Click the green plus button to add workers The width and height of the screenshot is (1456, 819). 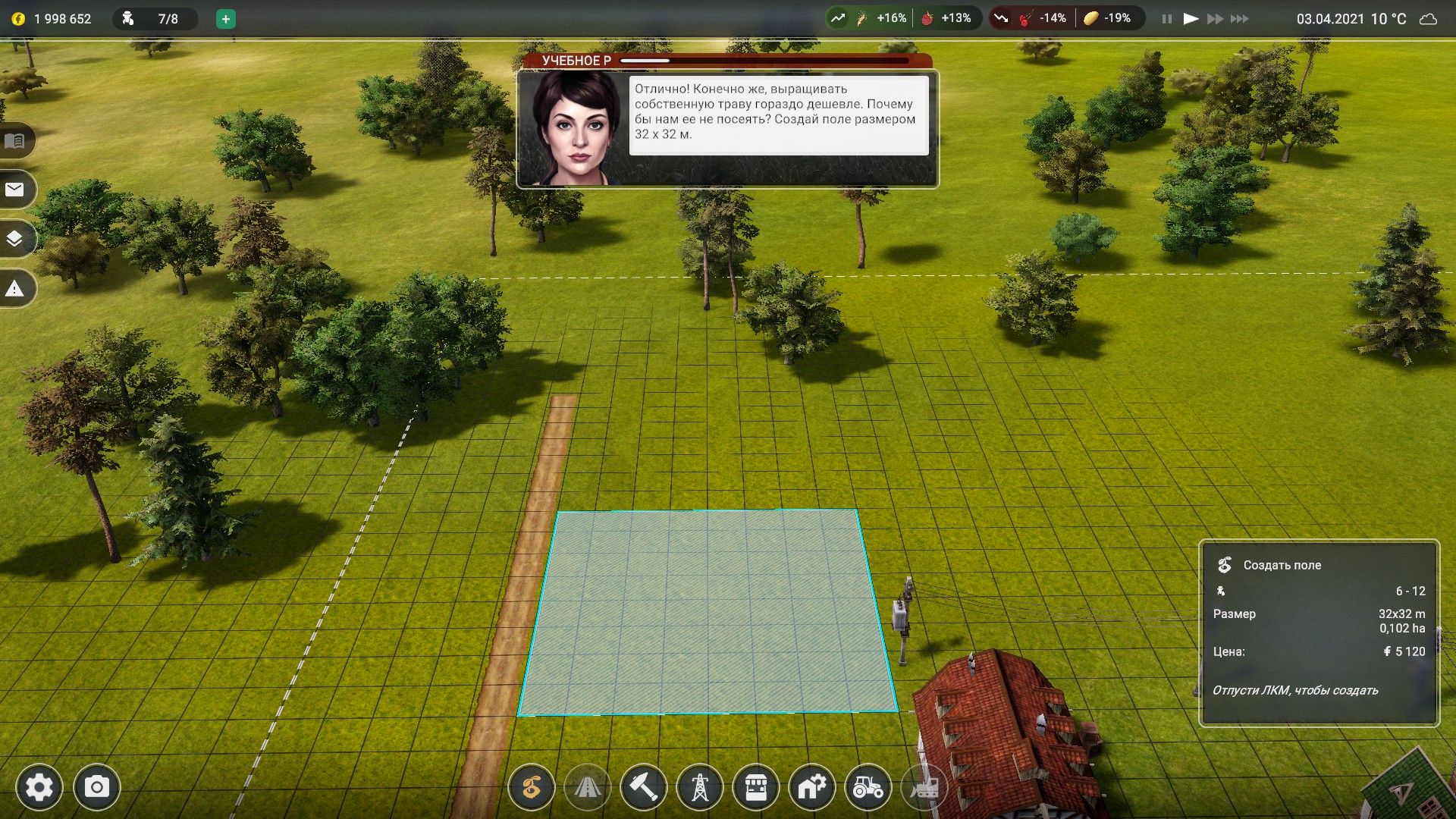click(x=225, y=19)
